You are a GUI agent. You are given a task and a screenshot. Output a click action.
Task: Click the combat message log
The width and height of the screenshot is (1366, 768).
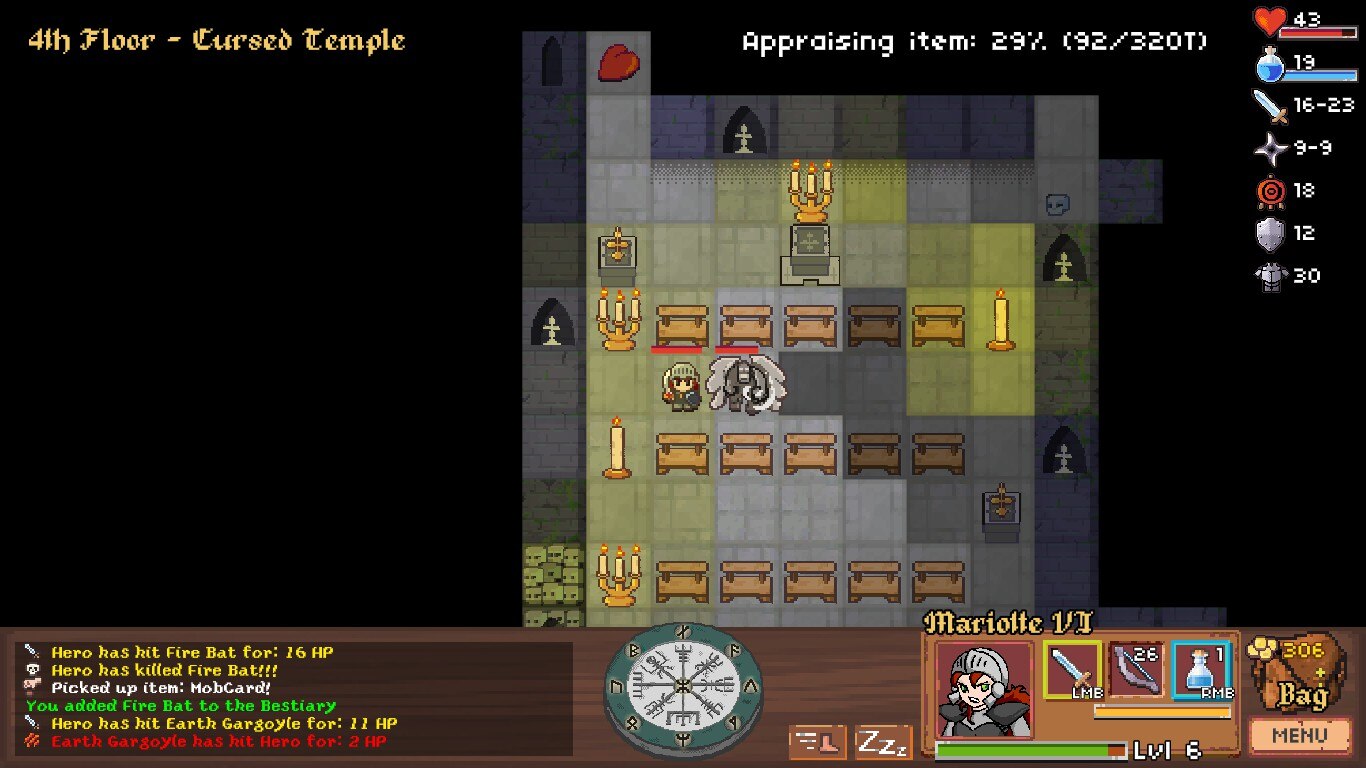pos(296,696)
